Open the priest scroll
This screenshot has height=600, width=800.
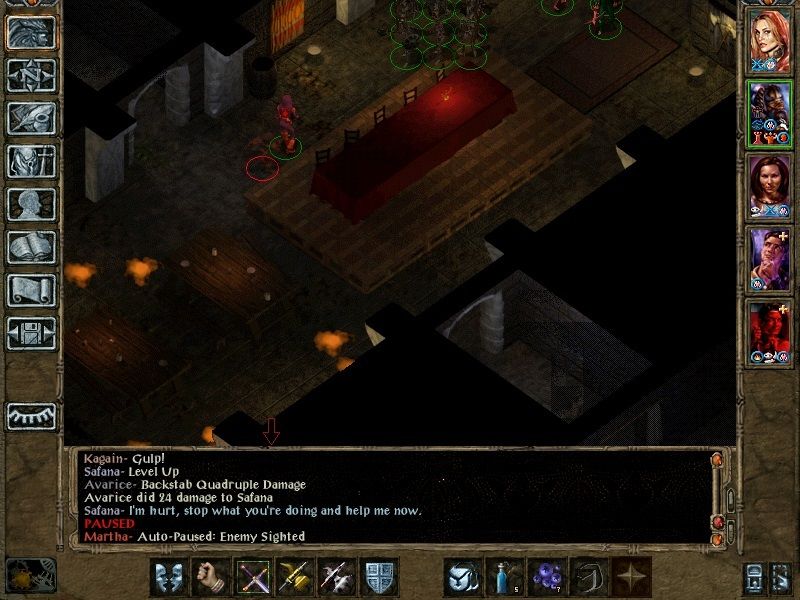pyautogui.click(x=31, y=290)
